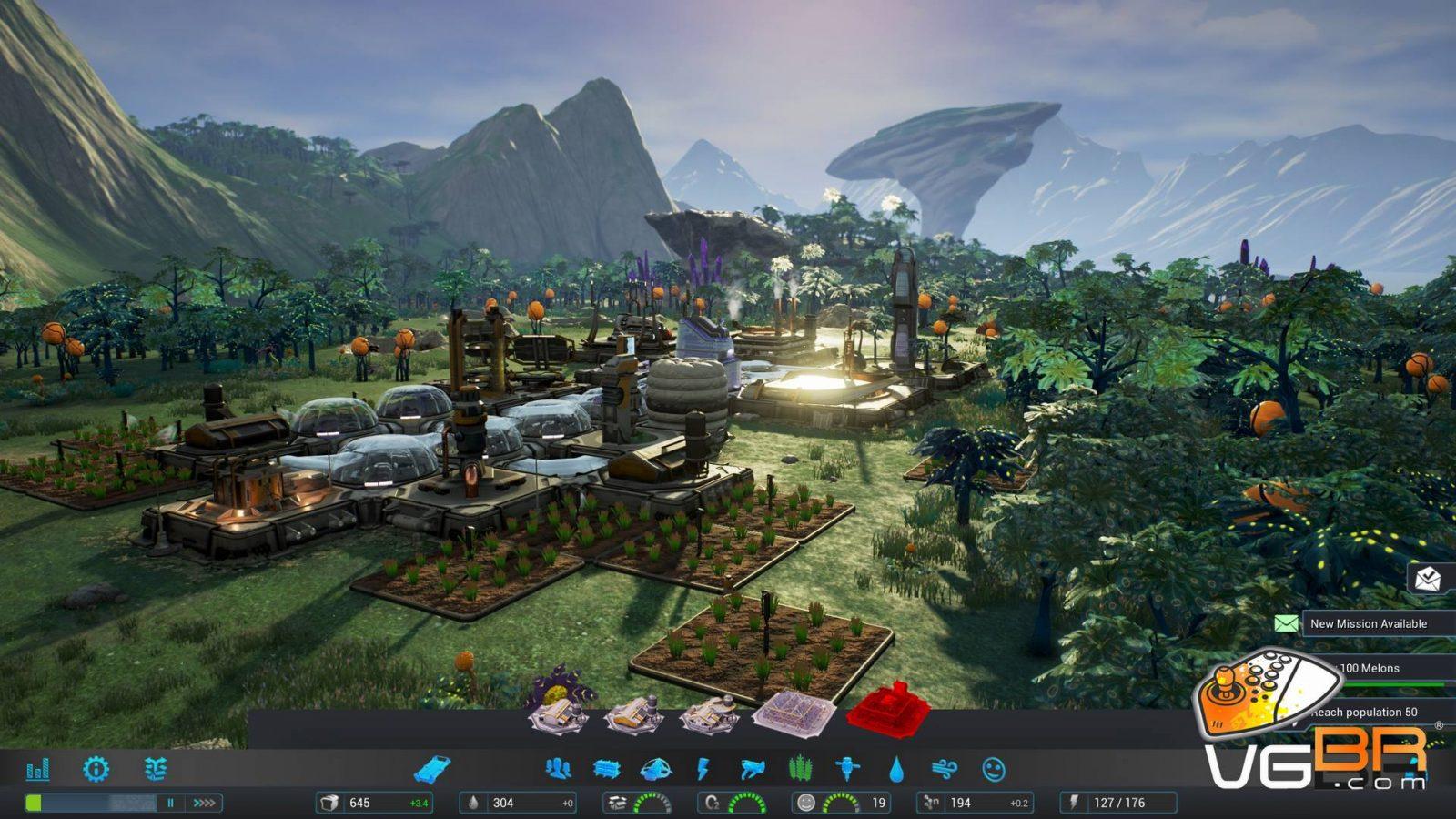This screenshot has width=1456, height=819.
Task: Pick the greenhouse building thumbnail
Action: pos(794,713)
